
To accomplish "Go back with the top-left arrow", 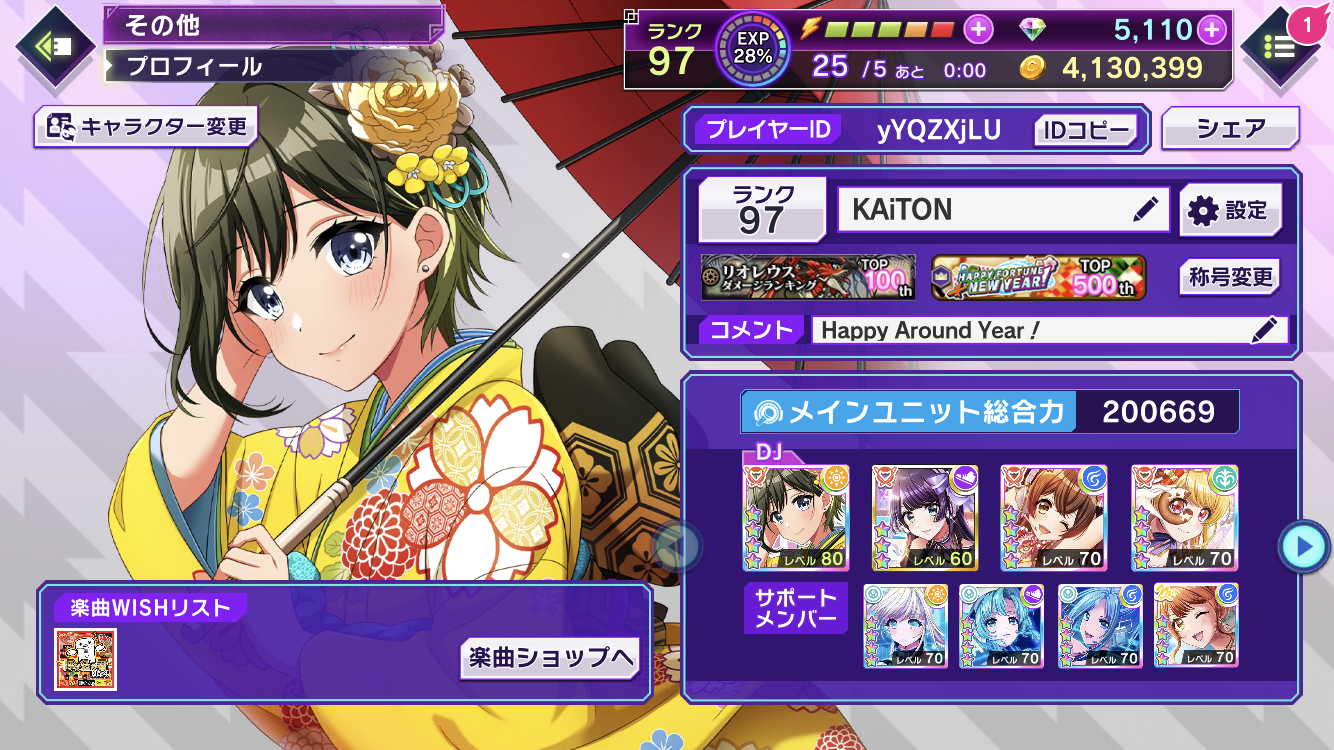I will tap(54, 45).
